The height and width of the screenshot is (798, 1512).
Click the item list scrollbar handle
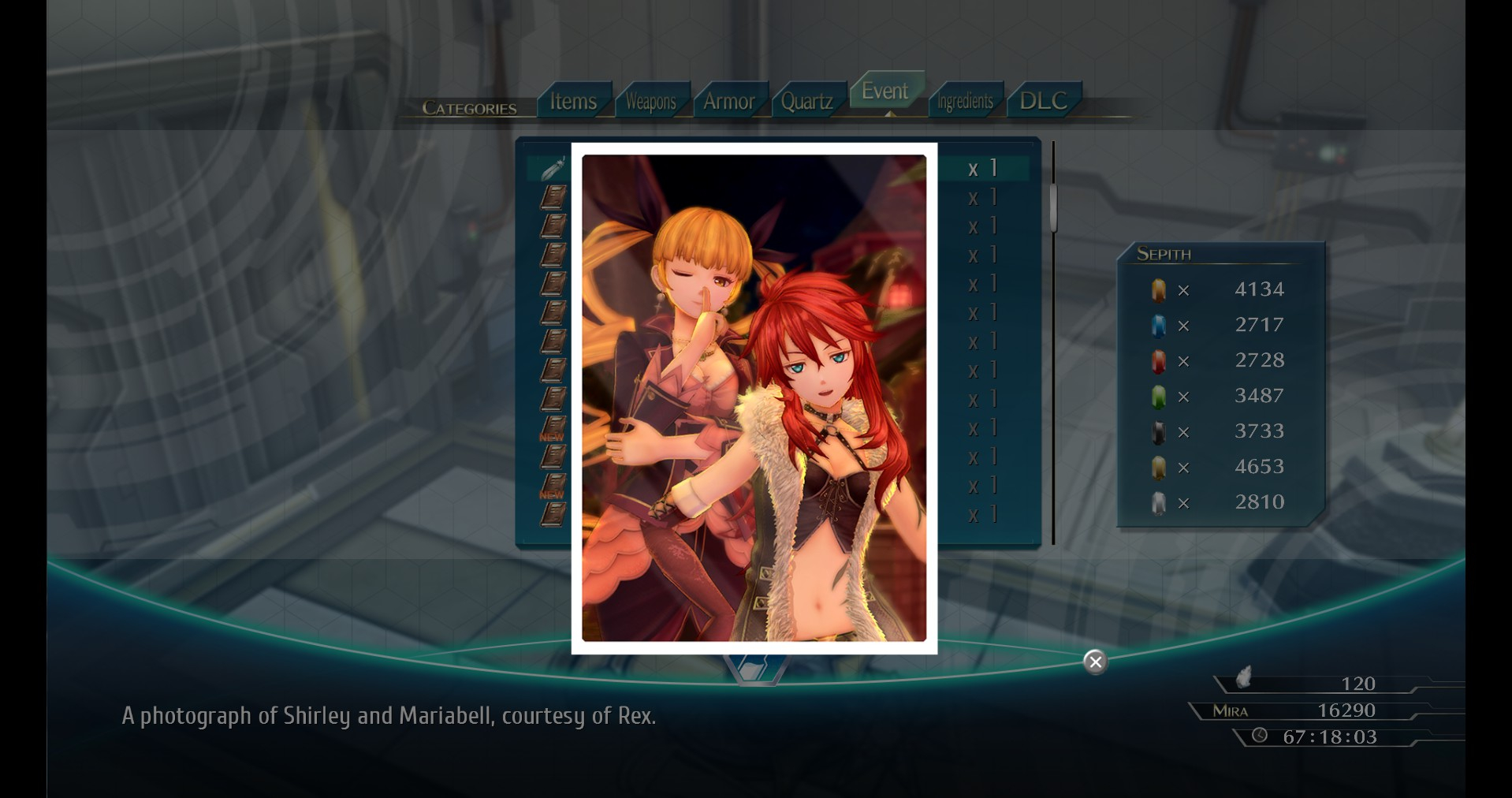click(x=1053, y=207)
